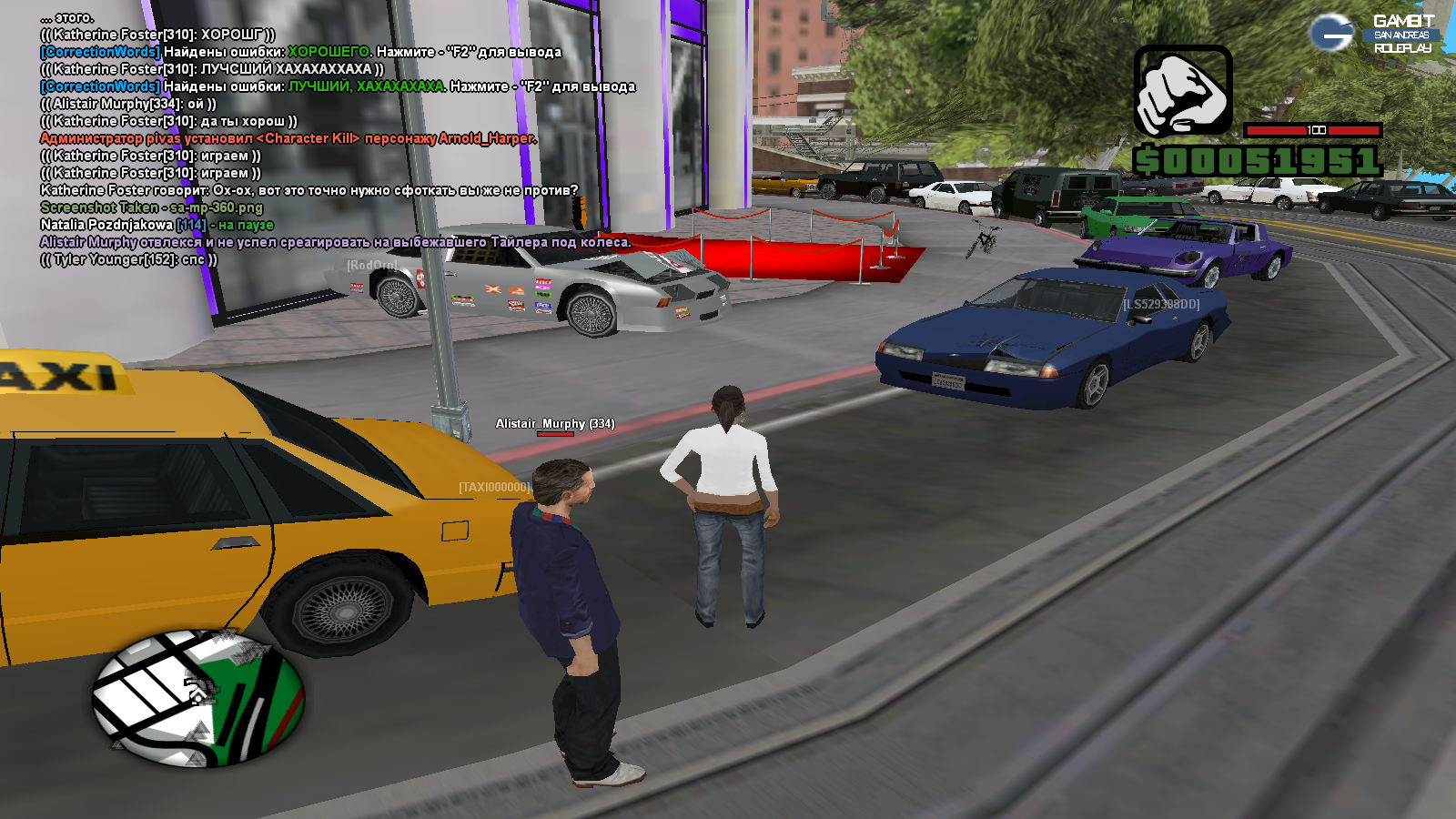
Task: Open the circular radar minimap
Action: tap(197, 699)
